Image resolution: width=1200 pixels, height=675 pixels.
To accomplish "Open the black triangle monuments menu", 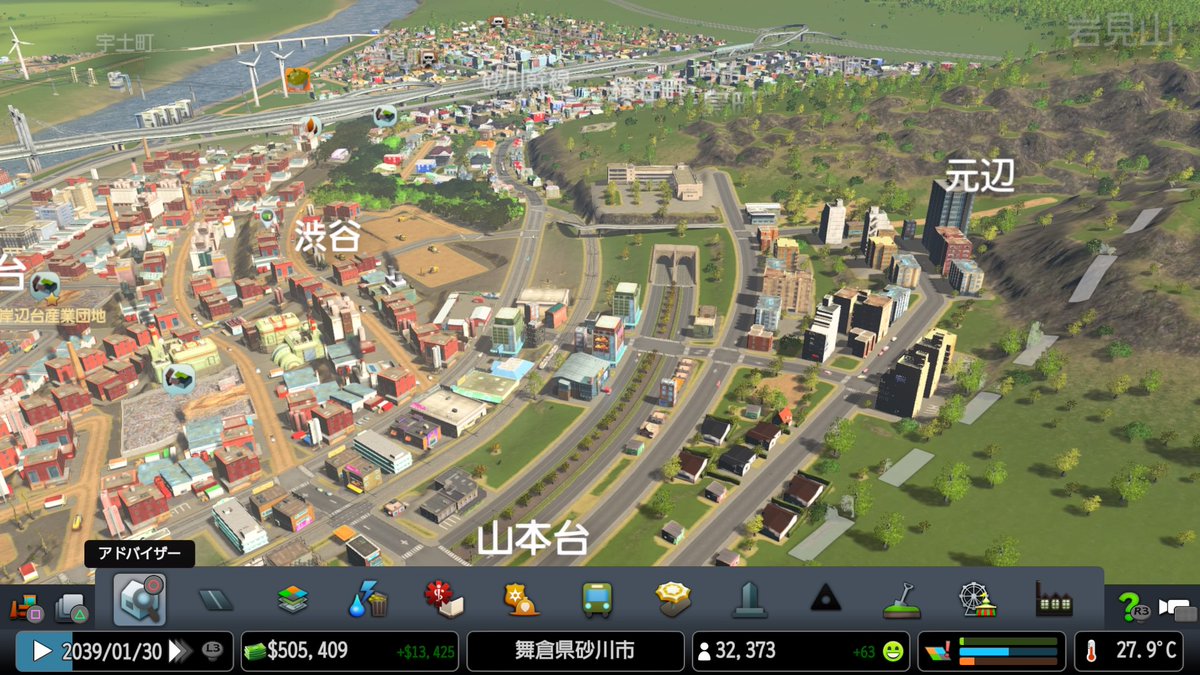I will [825, 600].
